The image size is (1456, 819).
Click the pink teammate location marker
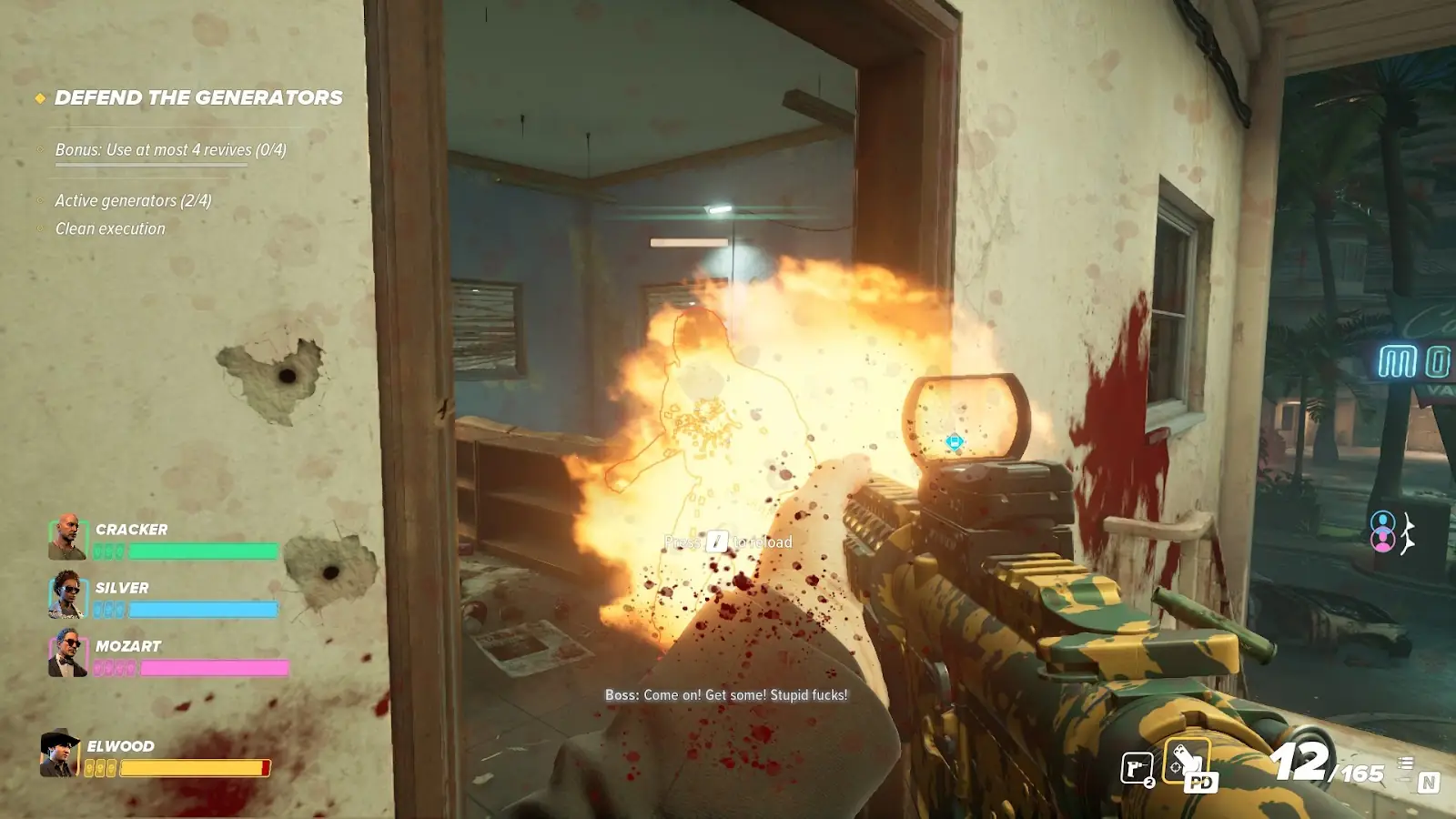point(1383,541)
